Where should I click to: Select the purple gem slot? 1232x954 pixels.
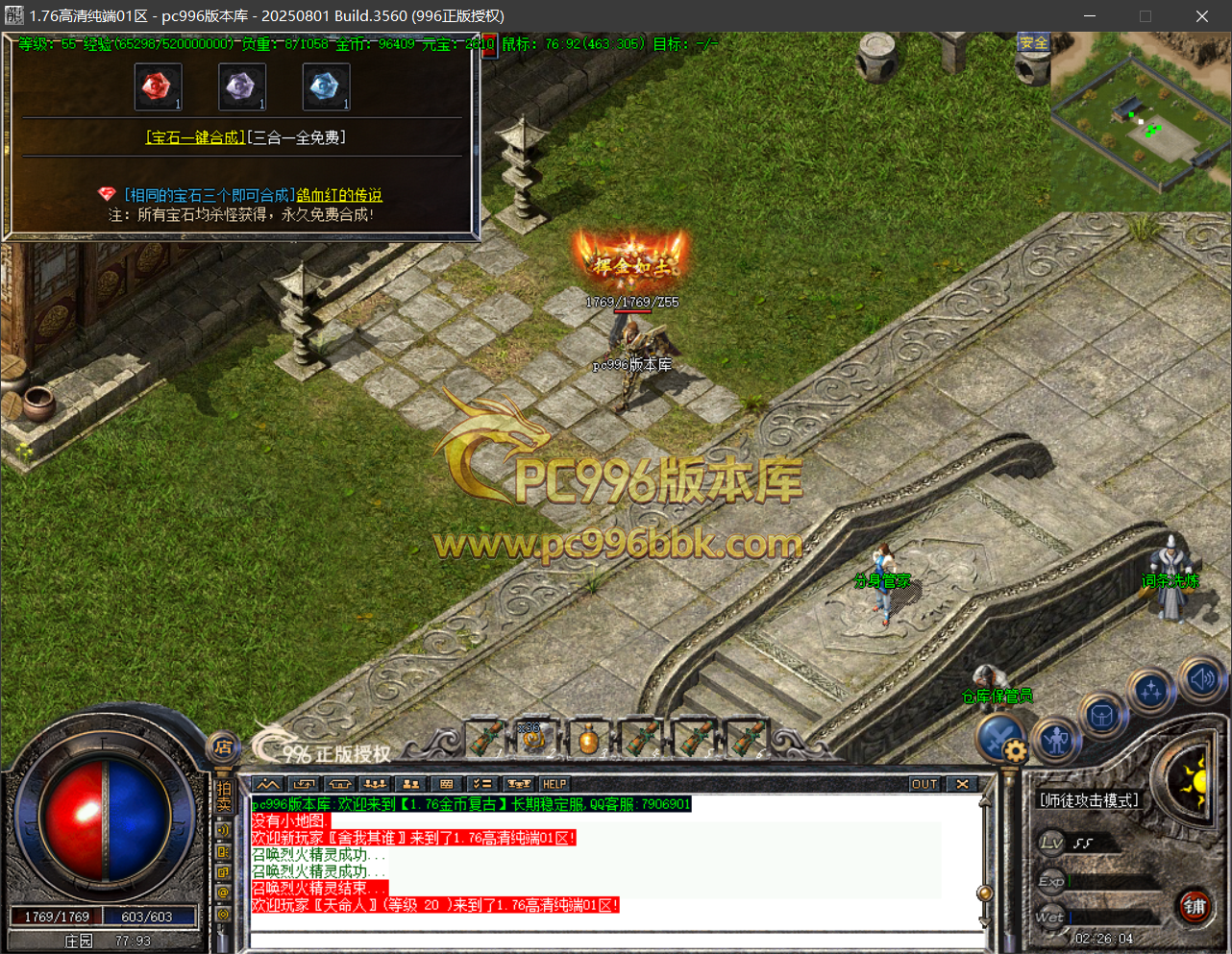[x=241, y=87]
